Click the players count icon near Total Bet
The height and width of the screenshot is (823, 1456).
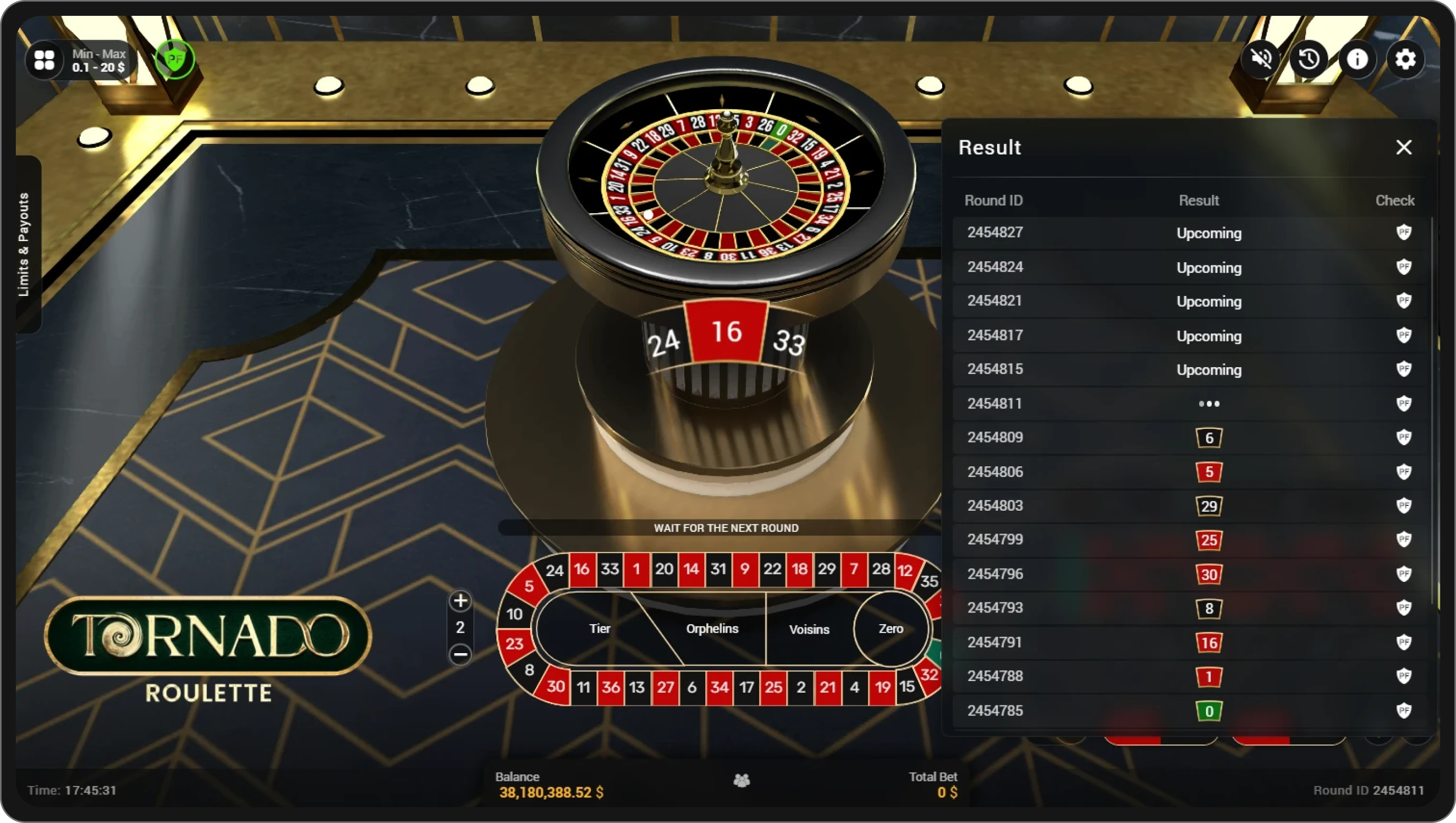coord(741,781)
